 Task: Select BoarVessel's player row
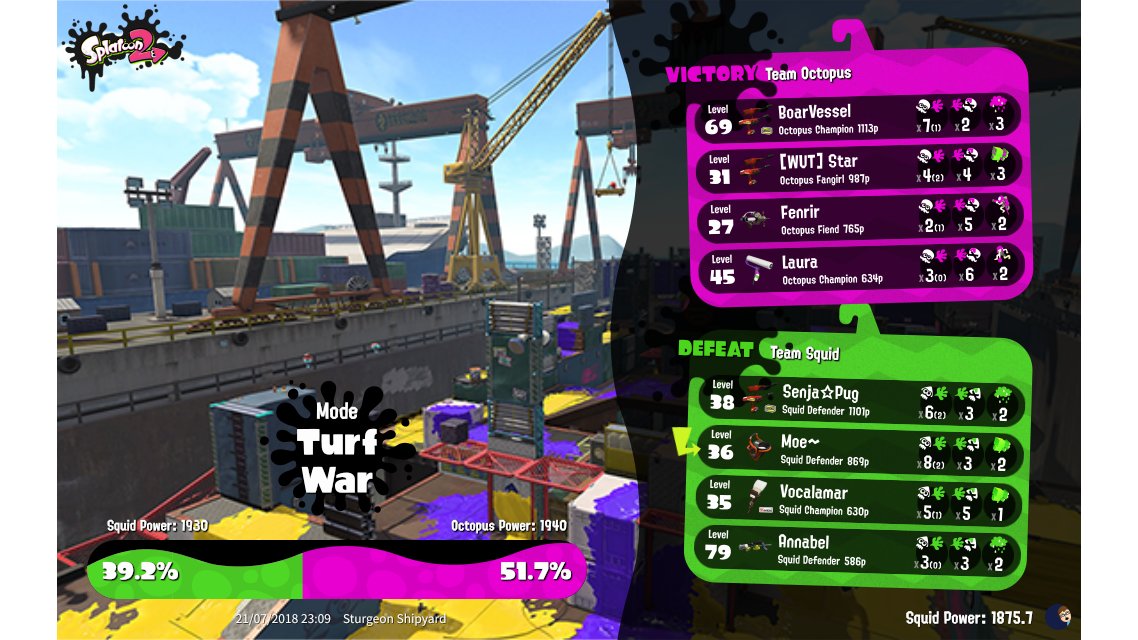coord(860,118)
